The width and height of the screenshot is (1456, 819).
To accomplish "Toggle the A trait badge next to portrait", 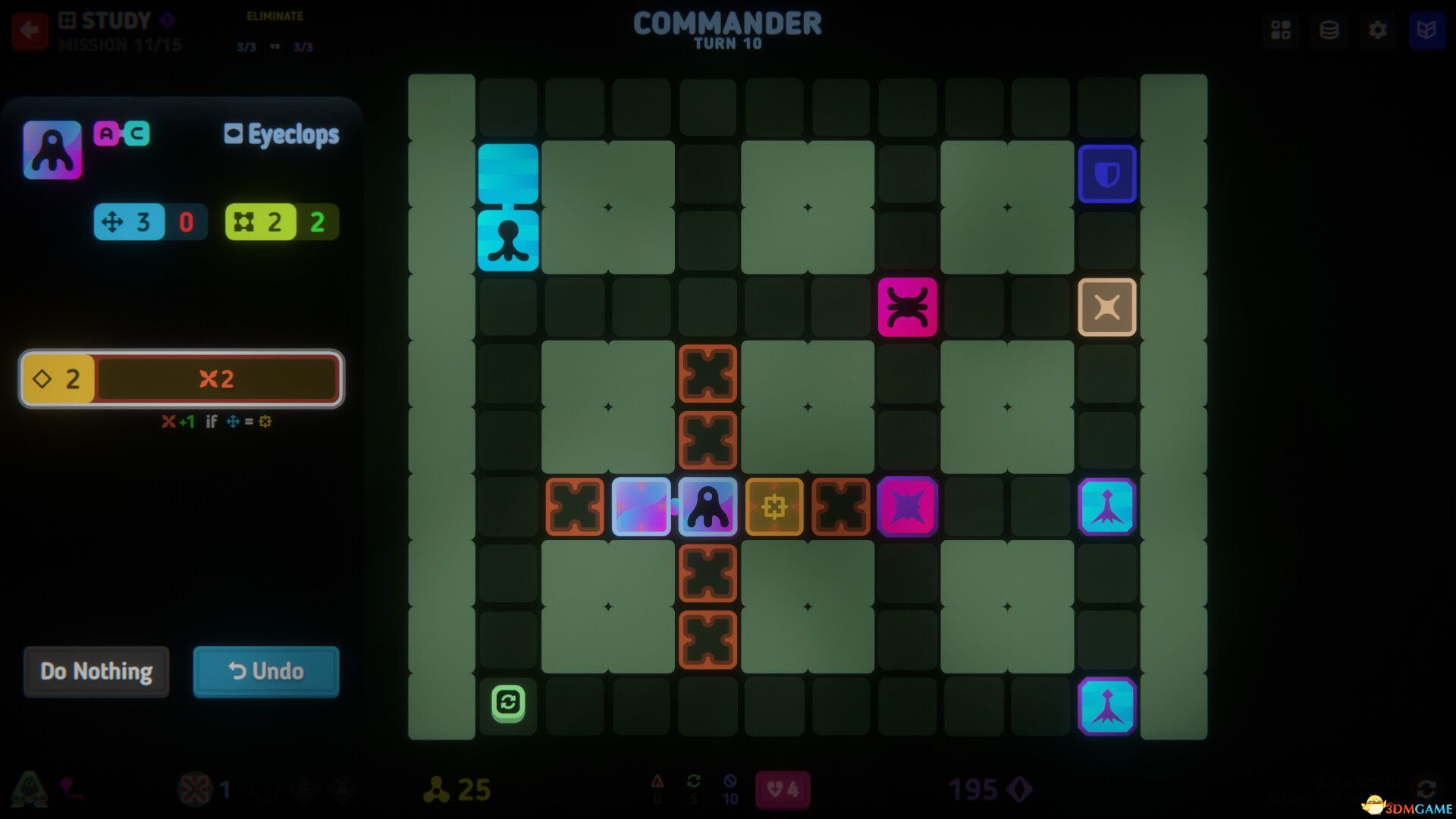I will tap(105, 133).
